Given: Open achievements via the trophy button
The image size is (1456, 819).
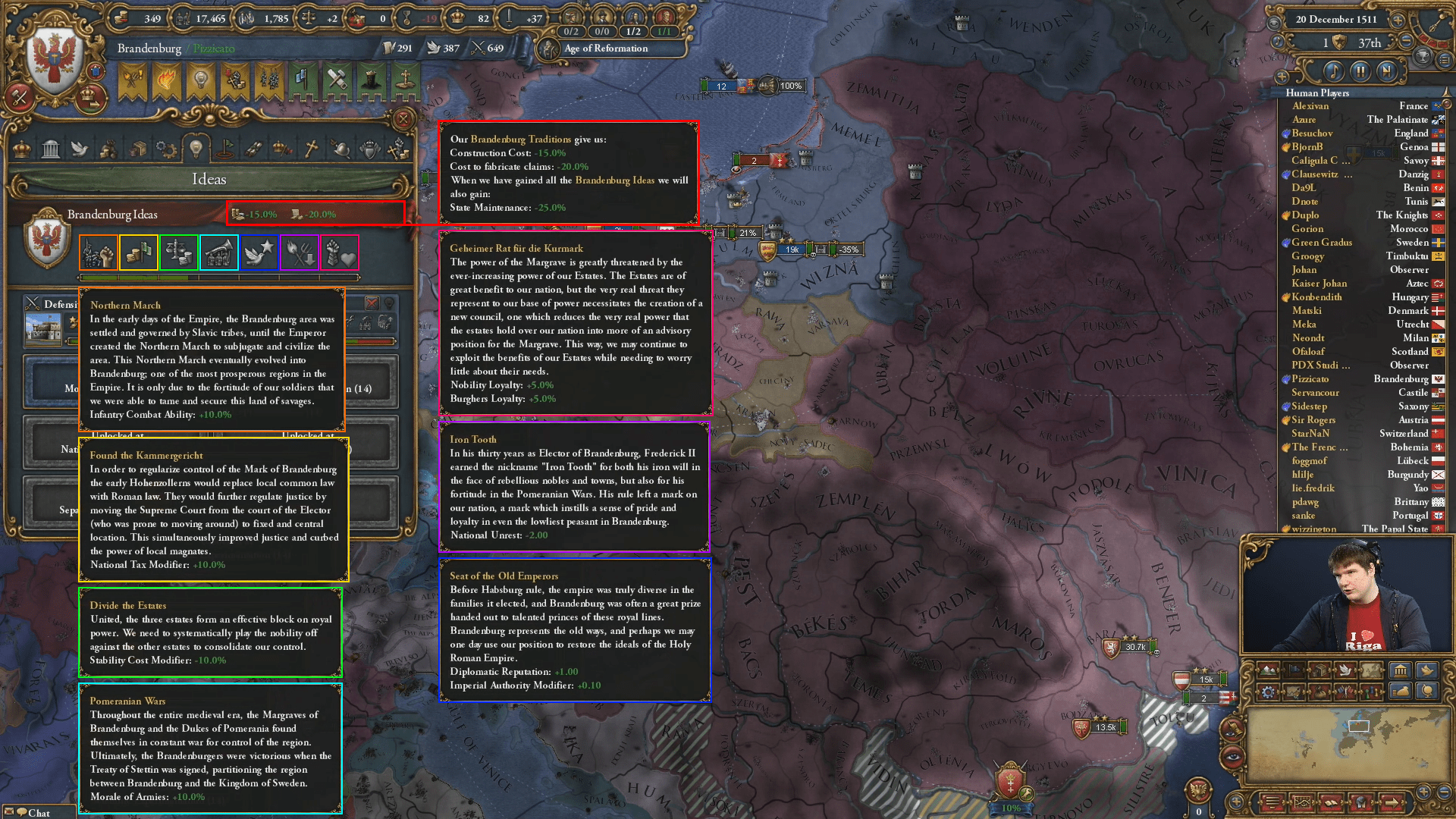Looking at the screenshot, I should (1423, 56).
